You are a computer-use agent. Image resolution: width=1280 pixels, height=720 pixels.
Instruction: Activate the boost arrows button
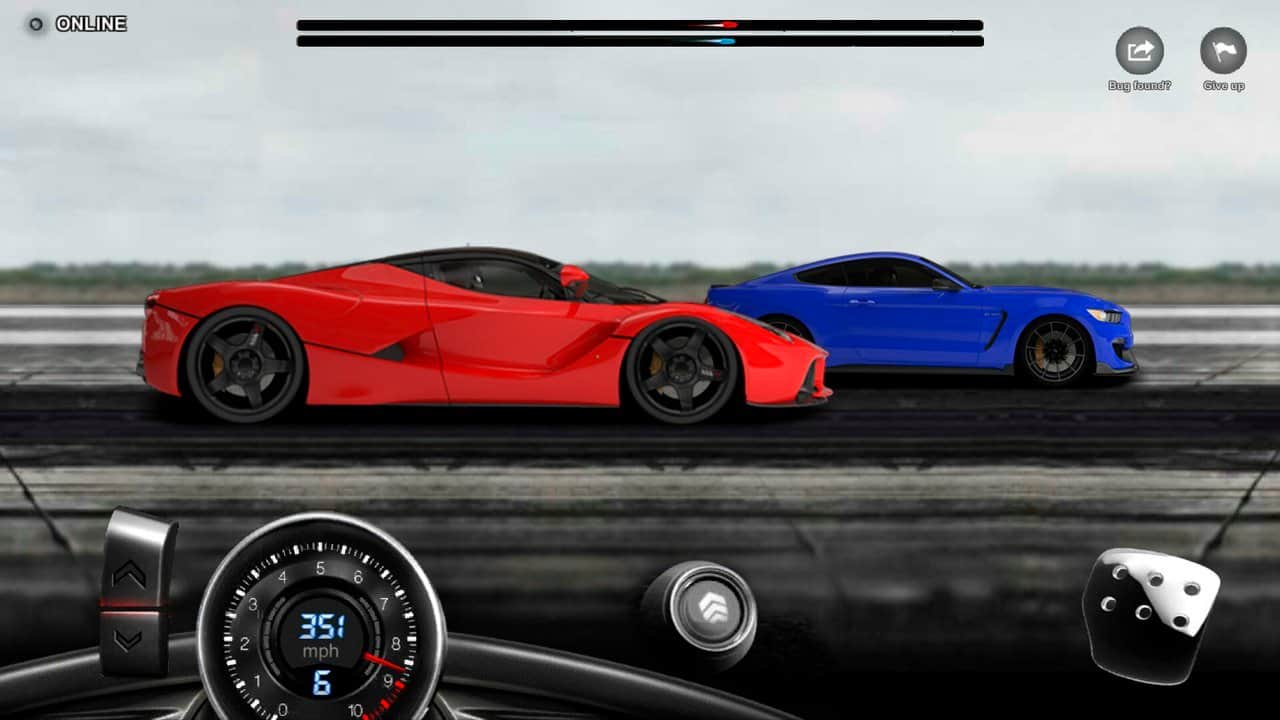[711, 604]
